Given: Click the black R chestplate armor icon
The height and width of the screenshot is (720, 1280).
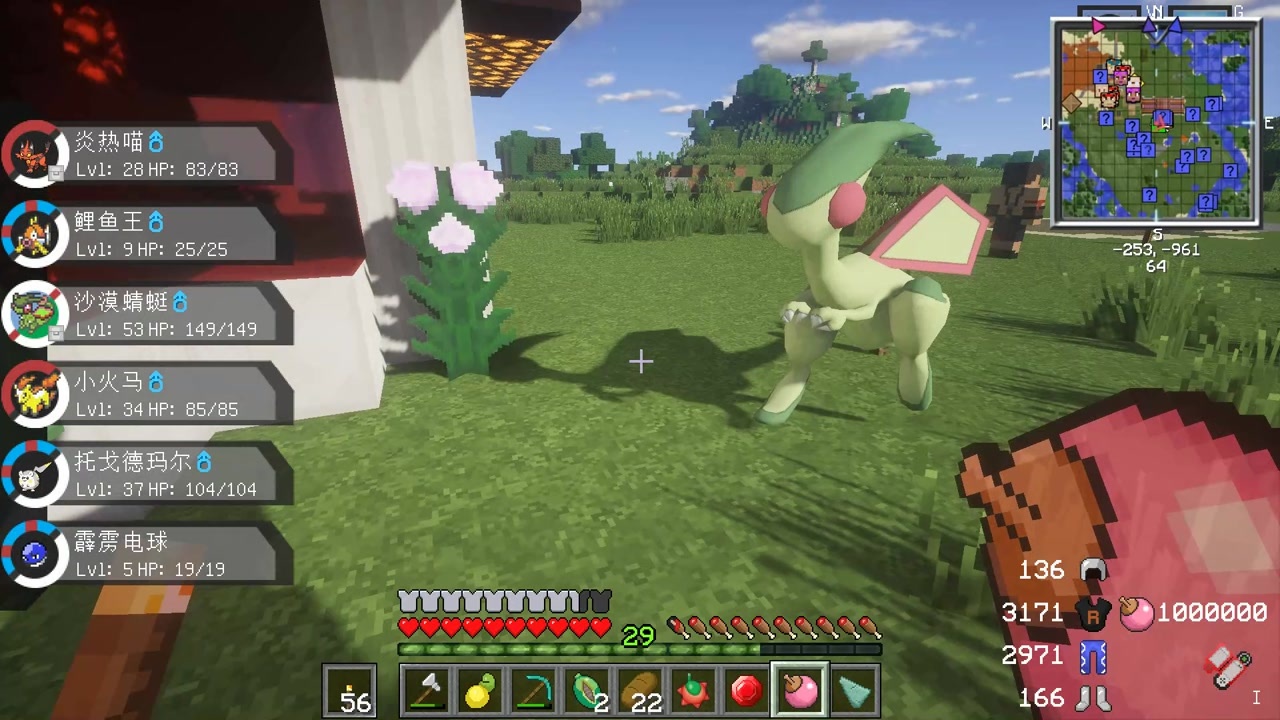Looking at the screenshot, I should click(1094, 613).
